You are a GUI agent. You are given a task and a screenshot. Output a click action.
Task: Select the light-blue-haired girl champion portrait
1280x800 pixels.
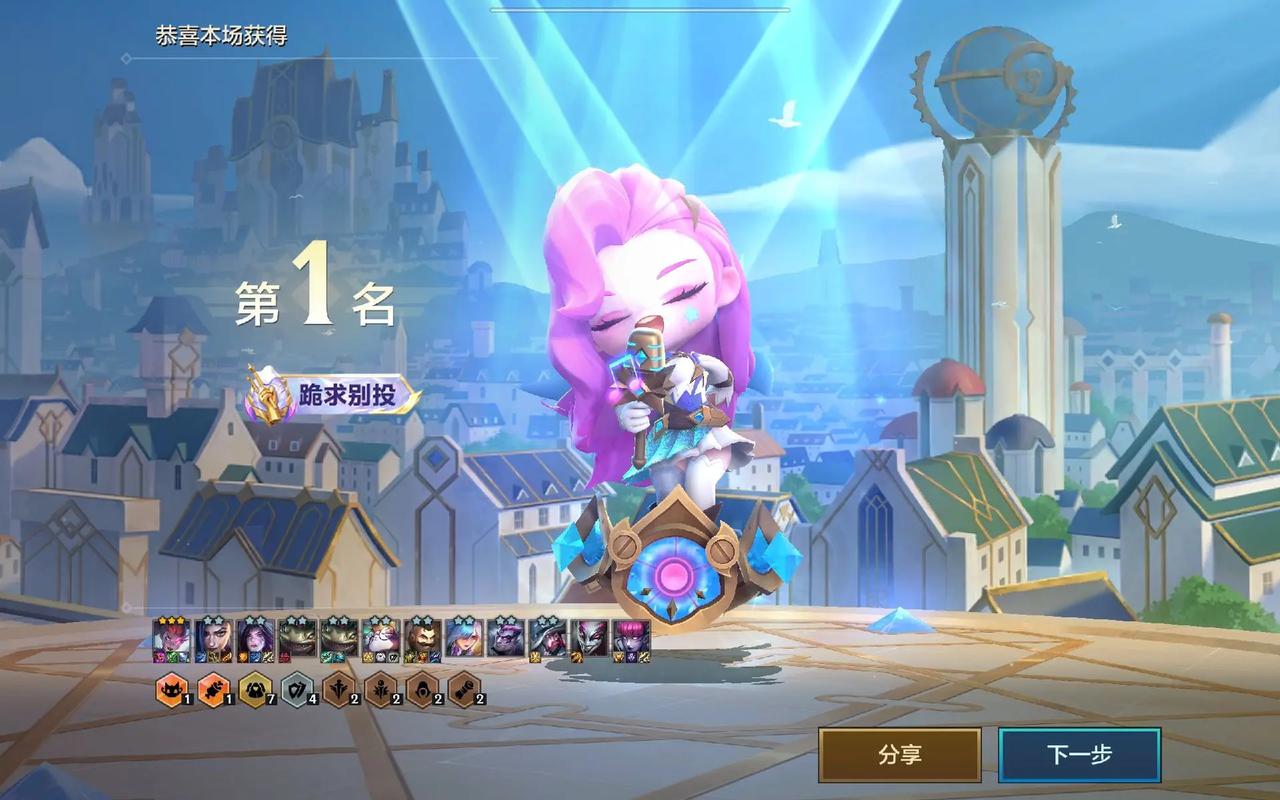point(464,638)
